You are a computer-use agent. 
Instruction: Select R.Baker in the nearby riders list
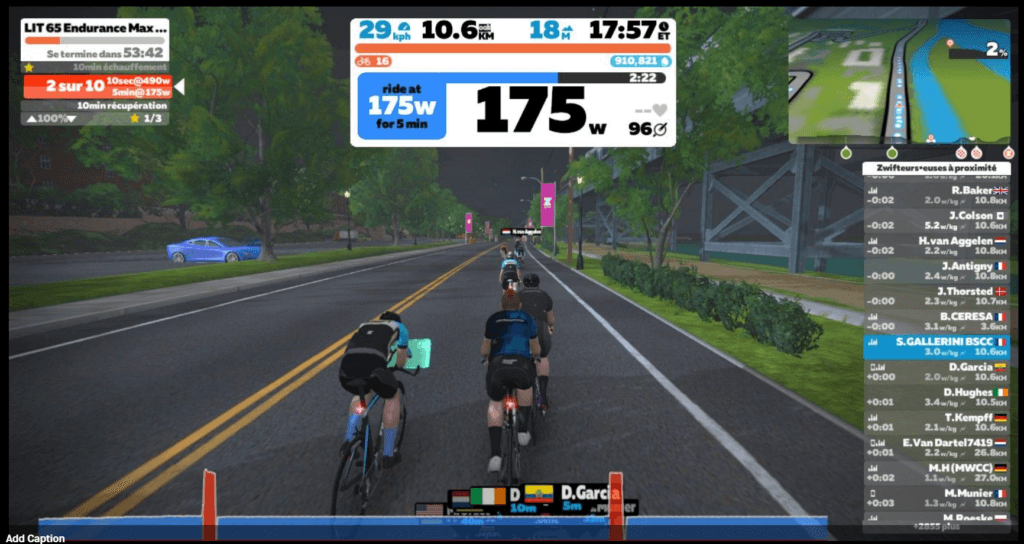[x=936, y=195]
